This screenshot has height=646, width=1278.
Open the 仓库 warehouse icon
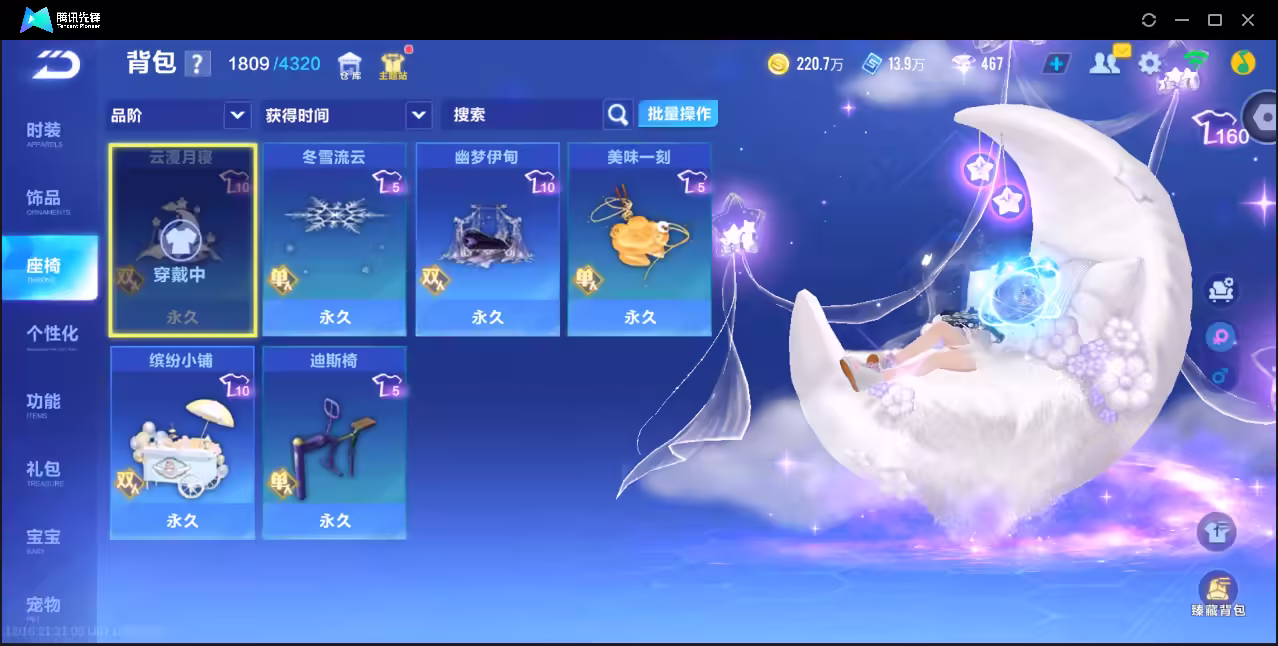click(349, 66)
